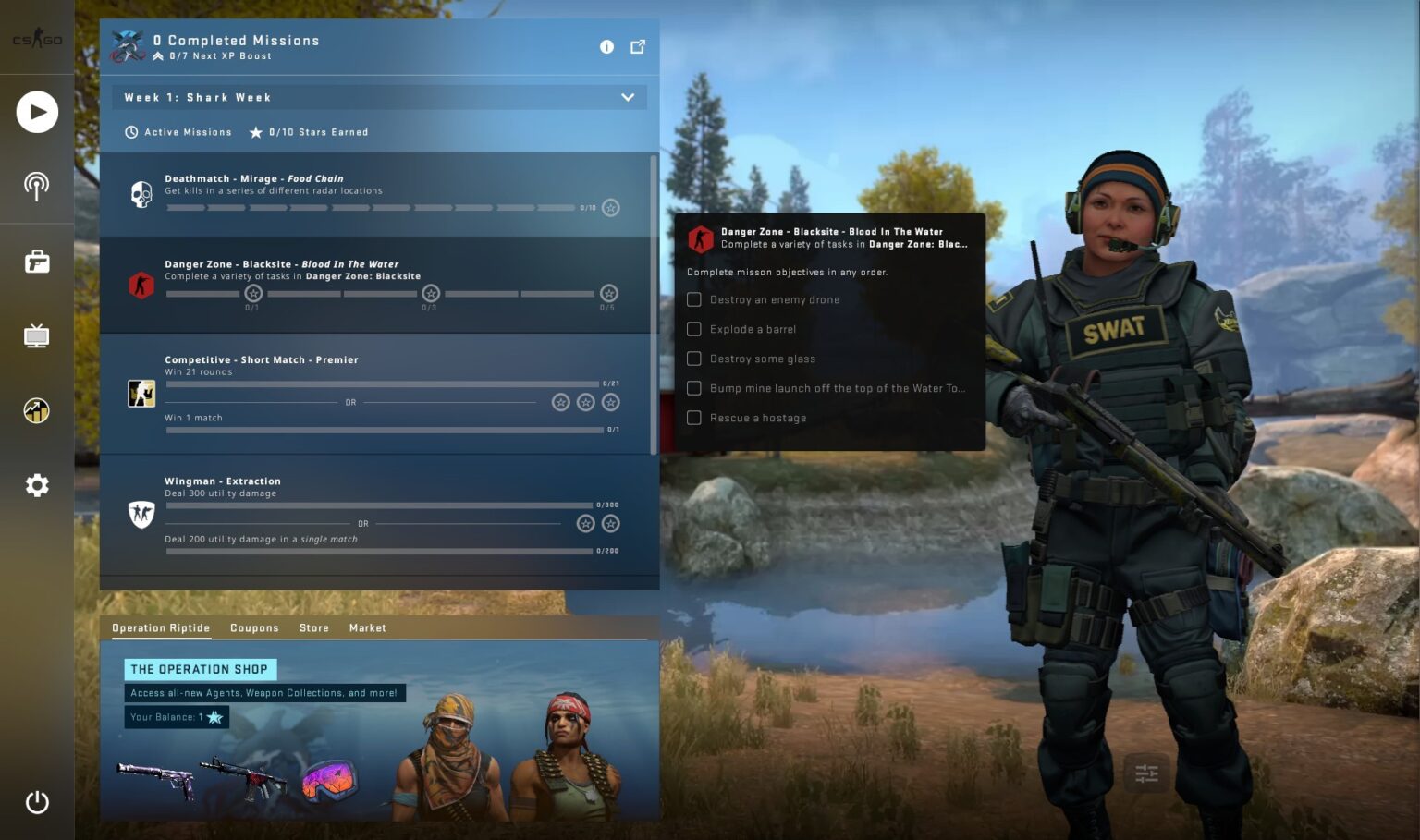The height and width of the screenshot is (840, 1420).
Task: Click the settings expander near the character
Action: [x=1145, y=773]
